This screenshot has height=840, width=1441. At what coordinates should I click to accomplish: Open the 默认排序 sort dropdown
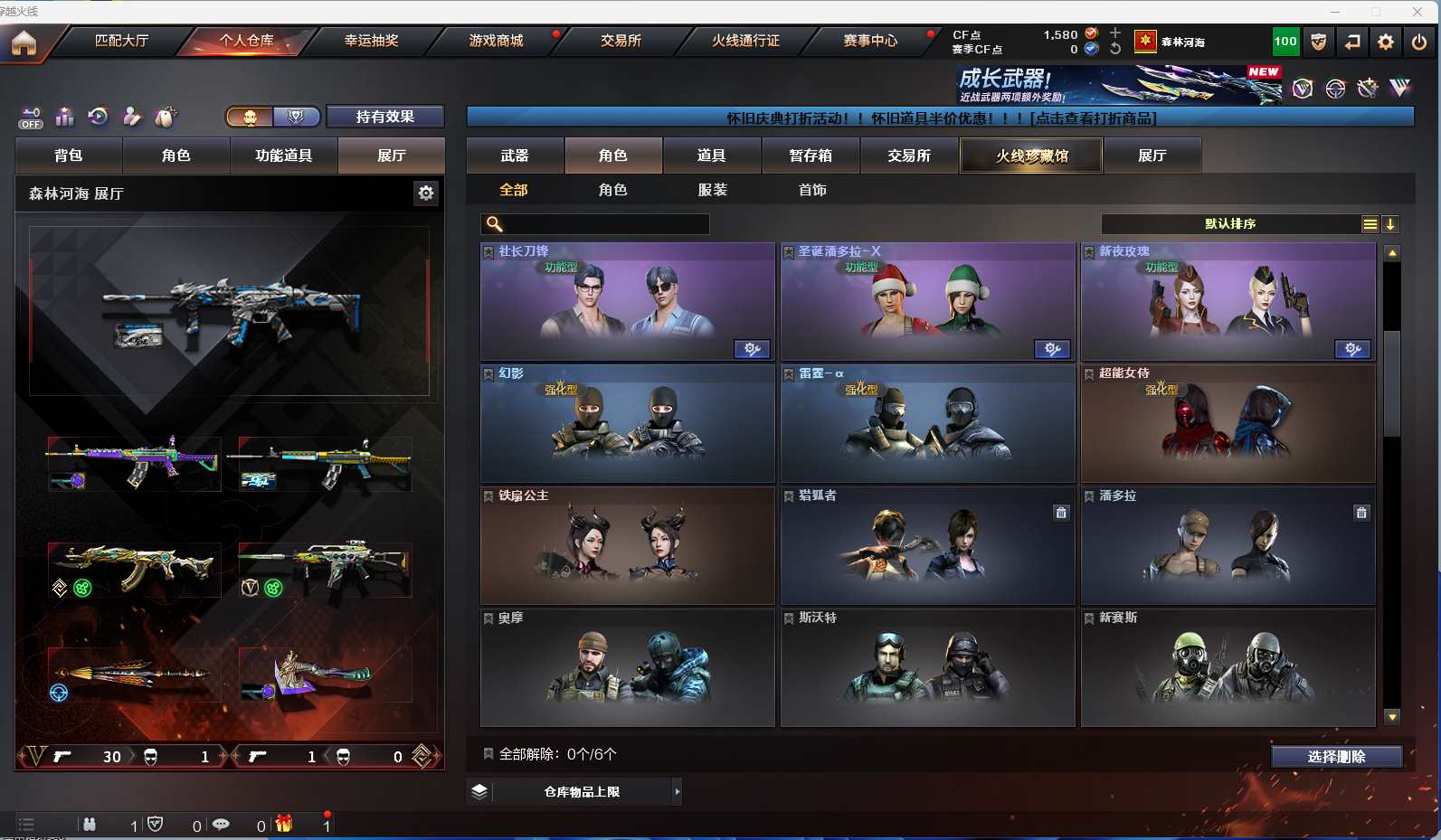(1230, 224)
